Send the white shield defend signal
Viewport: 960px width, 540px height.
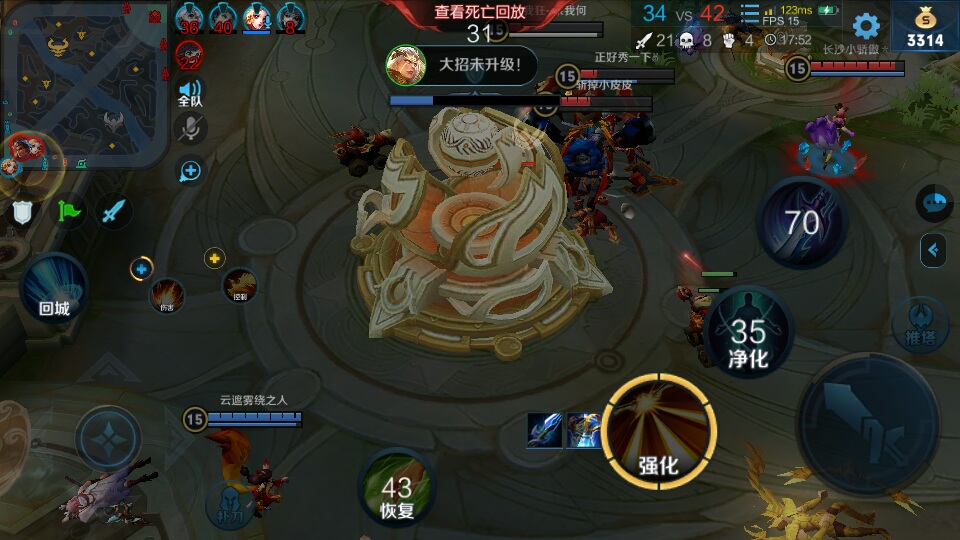click(24, 212)
